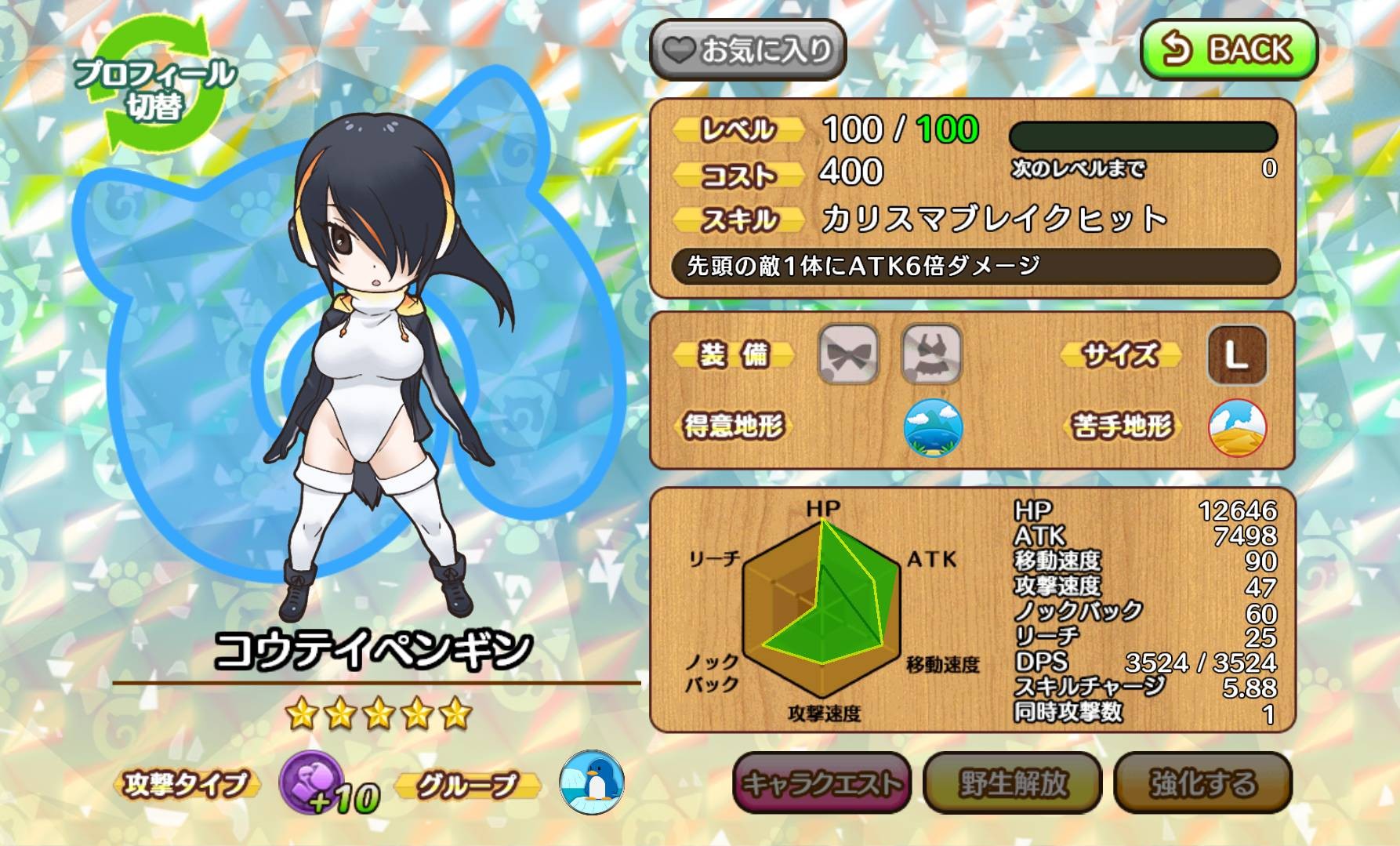
Task: Toggle the お気に入り favorite button
Action: click(748, 50)
